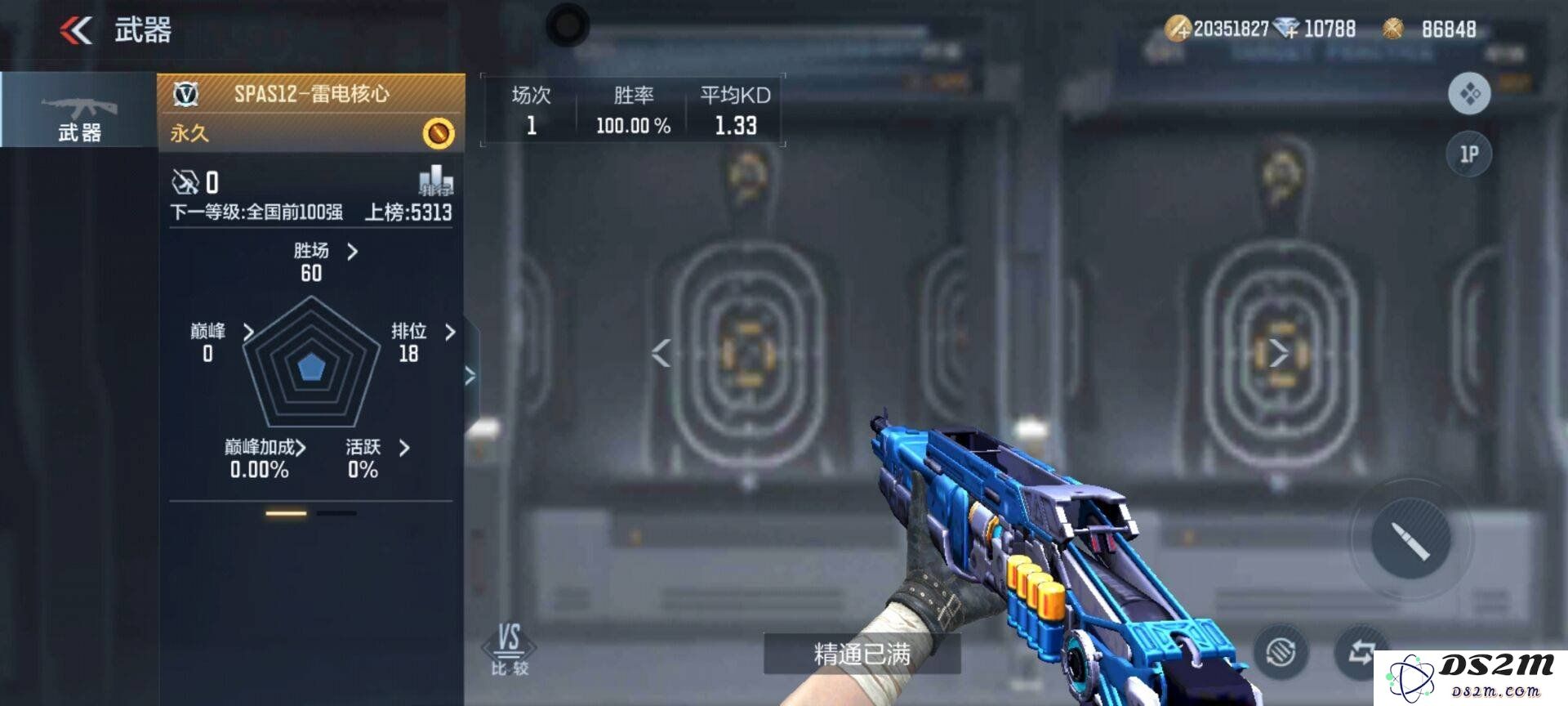Go back using the red double-arrow
1568x706 pixels.
coord(76,31)
